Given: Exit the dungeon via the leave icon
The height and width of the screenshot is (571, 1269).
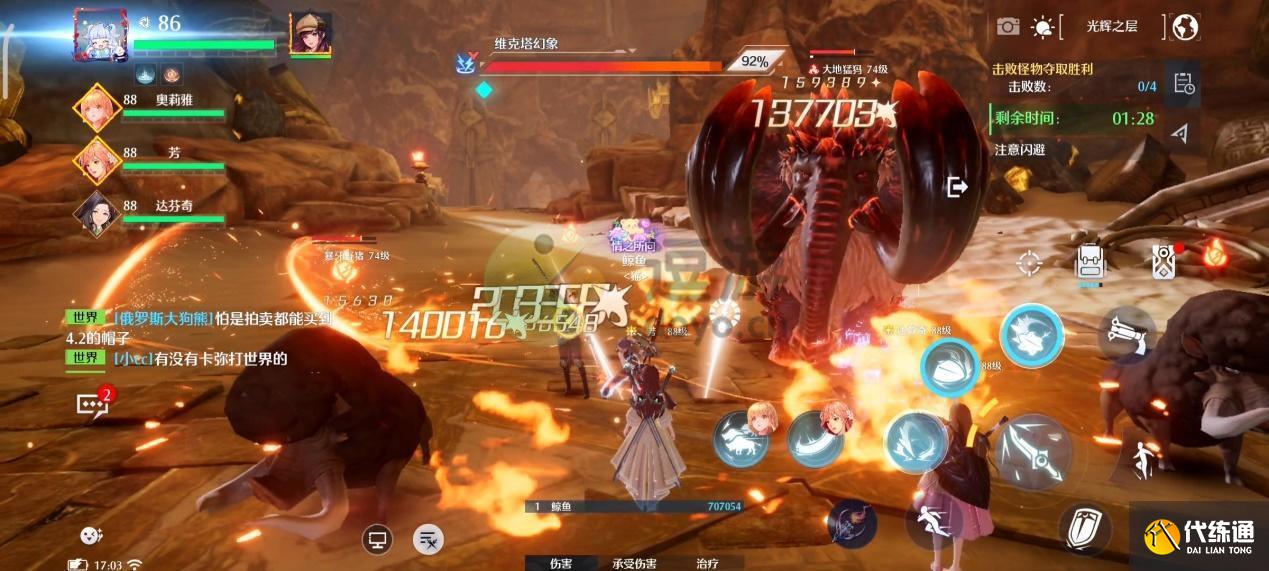Looking at the screenshot, I should pyautogui.click(x=957, y=186).
